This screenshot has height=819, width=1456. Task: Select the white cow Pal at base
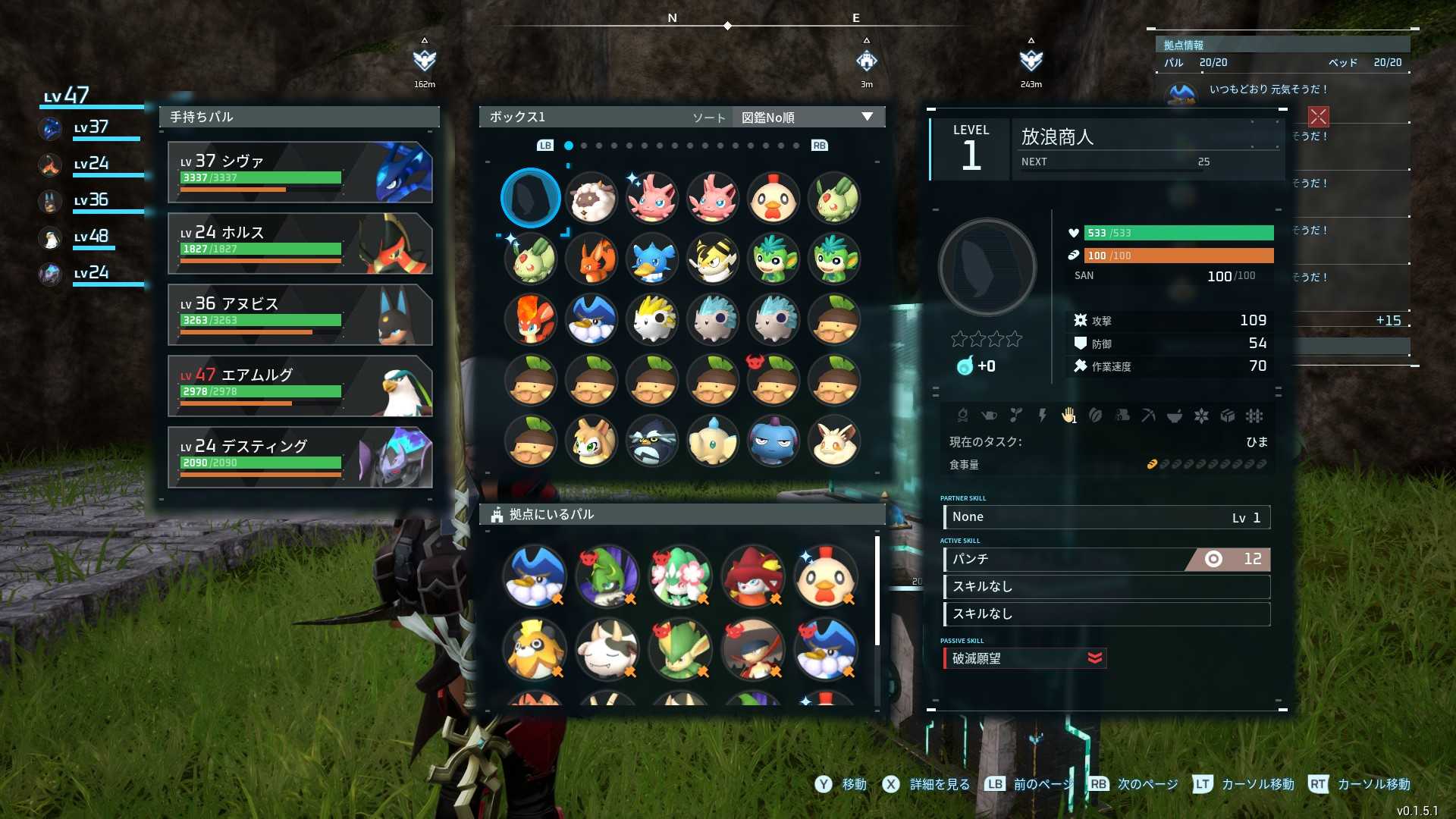click(x=607, y=650)
